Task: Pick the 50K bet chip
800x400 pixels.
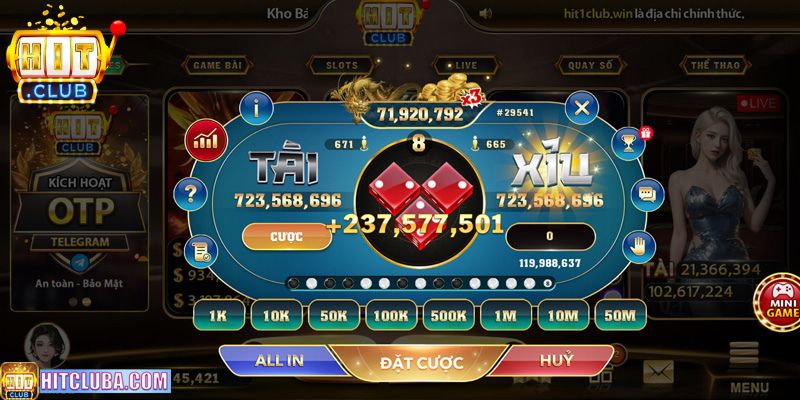Action: point(334,316)
